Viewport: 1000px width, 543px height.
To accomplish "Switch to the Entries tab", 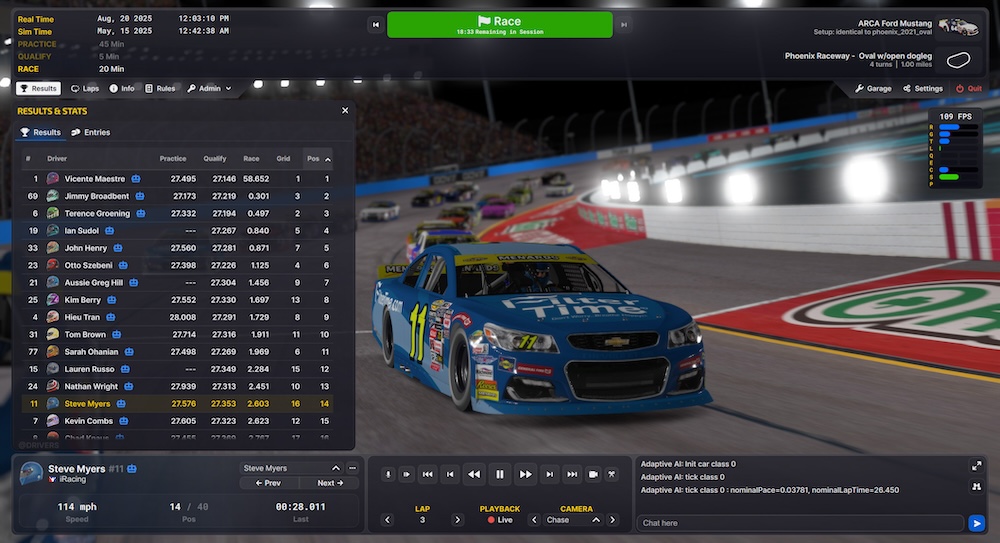I will coord(91,132).
